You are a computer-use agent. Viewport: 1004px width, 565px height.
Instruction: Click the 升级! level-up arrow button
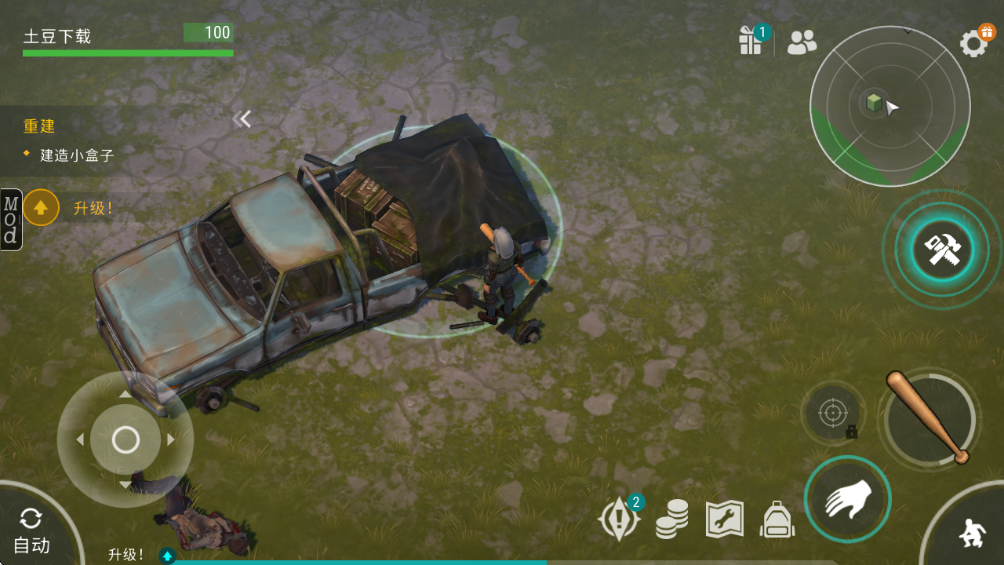41,208
